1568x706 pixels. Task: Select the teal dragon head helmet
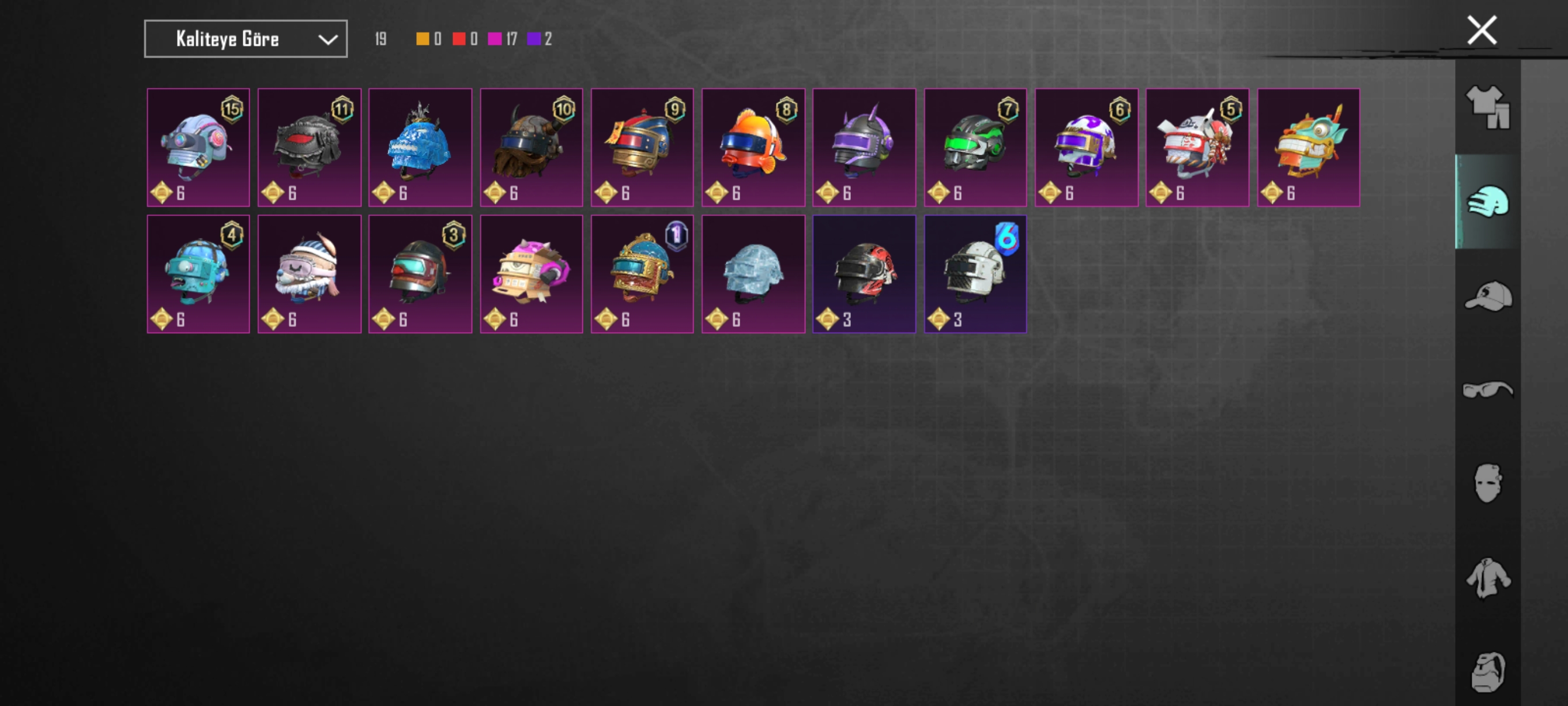pyautogui.click(x=1308, y=148)
